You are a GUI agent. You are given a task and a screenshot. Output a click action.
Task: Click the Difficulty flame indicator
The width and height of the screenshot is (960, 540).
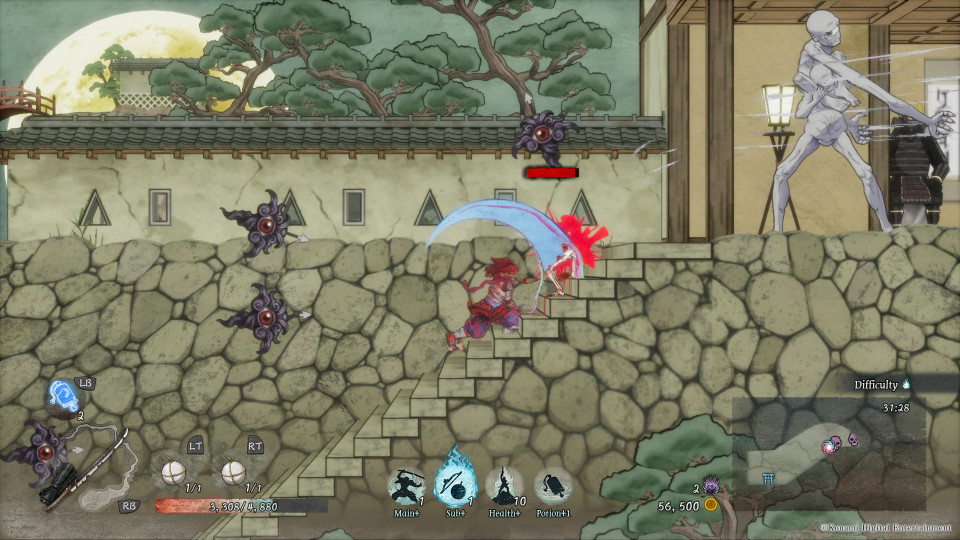tap(906, 383)
